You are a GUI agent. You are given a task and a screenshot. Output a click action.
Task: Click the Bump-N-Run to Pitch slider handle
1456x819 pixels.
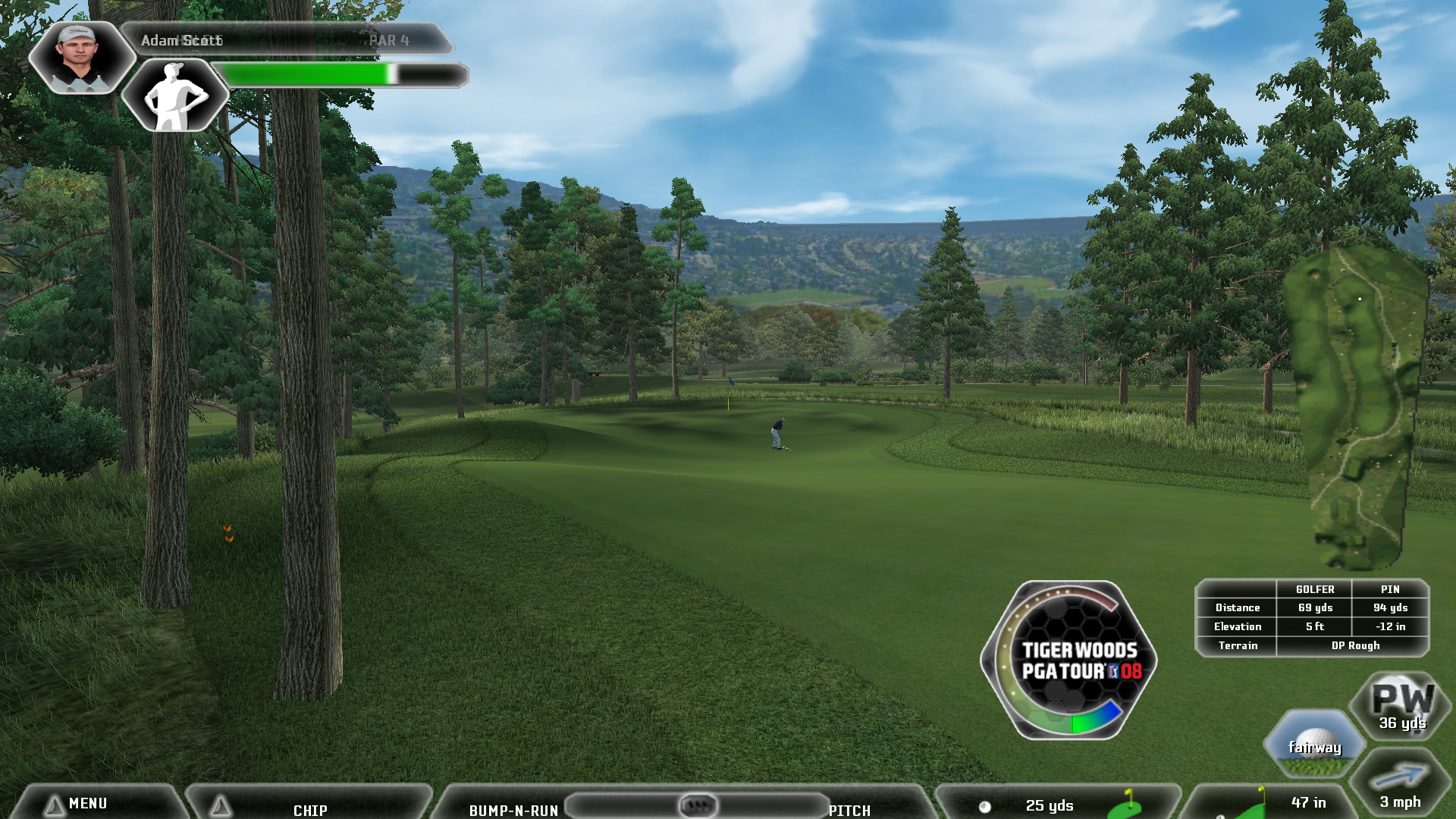click(x=698, y=805)
